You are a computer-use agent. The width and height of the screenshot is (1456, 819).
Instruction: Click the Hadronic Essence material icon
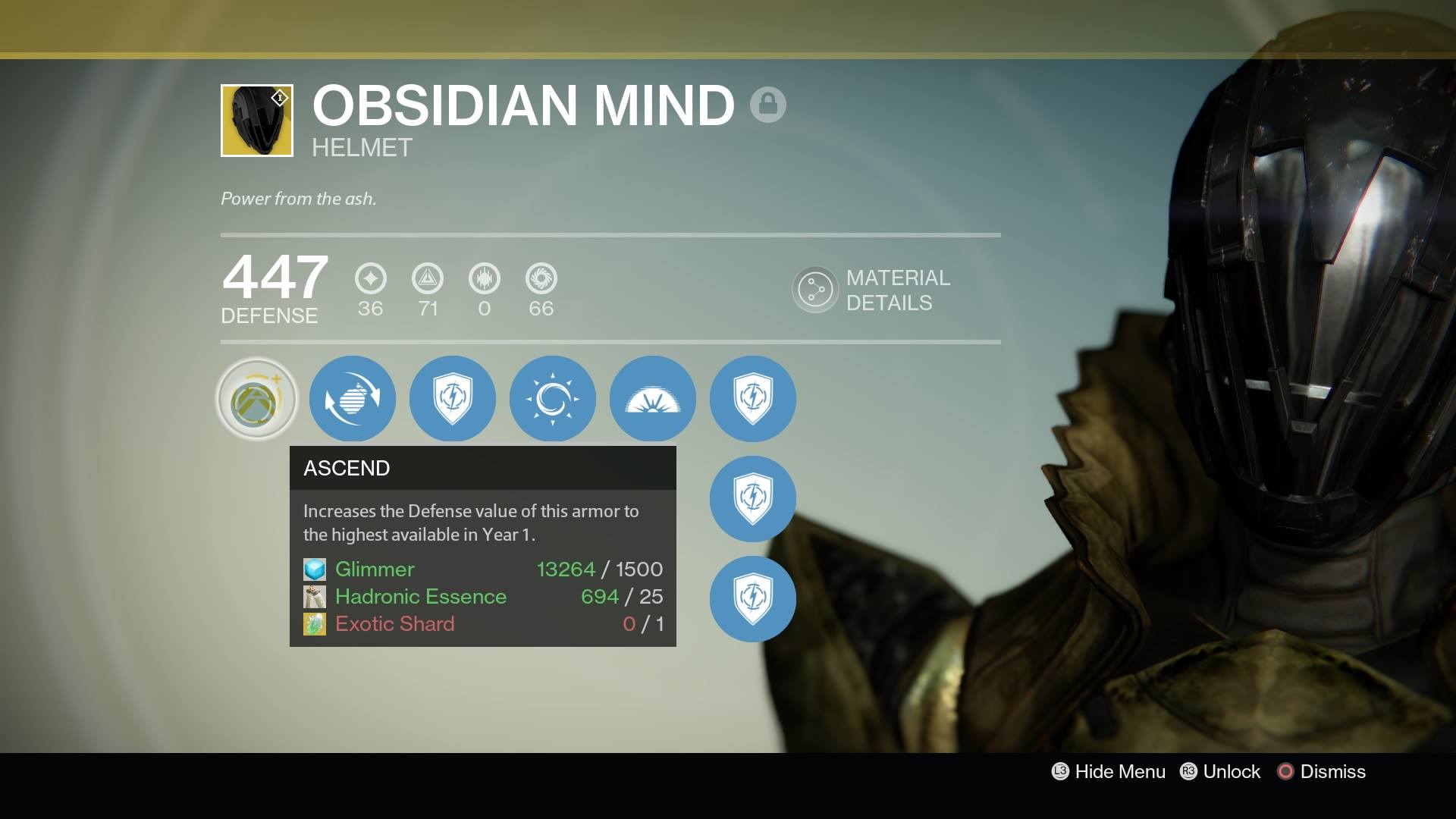pos(315,597)
